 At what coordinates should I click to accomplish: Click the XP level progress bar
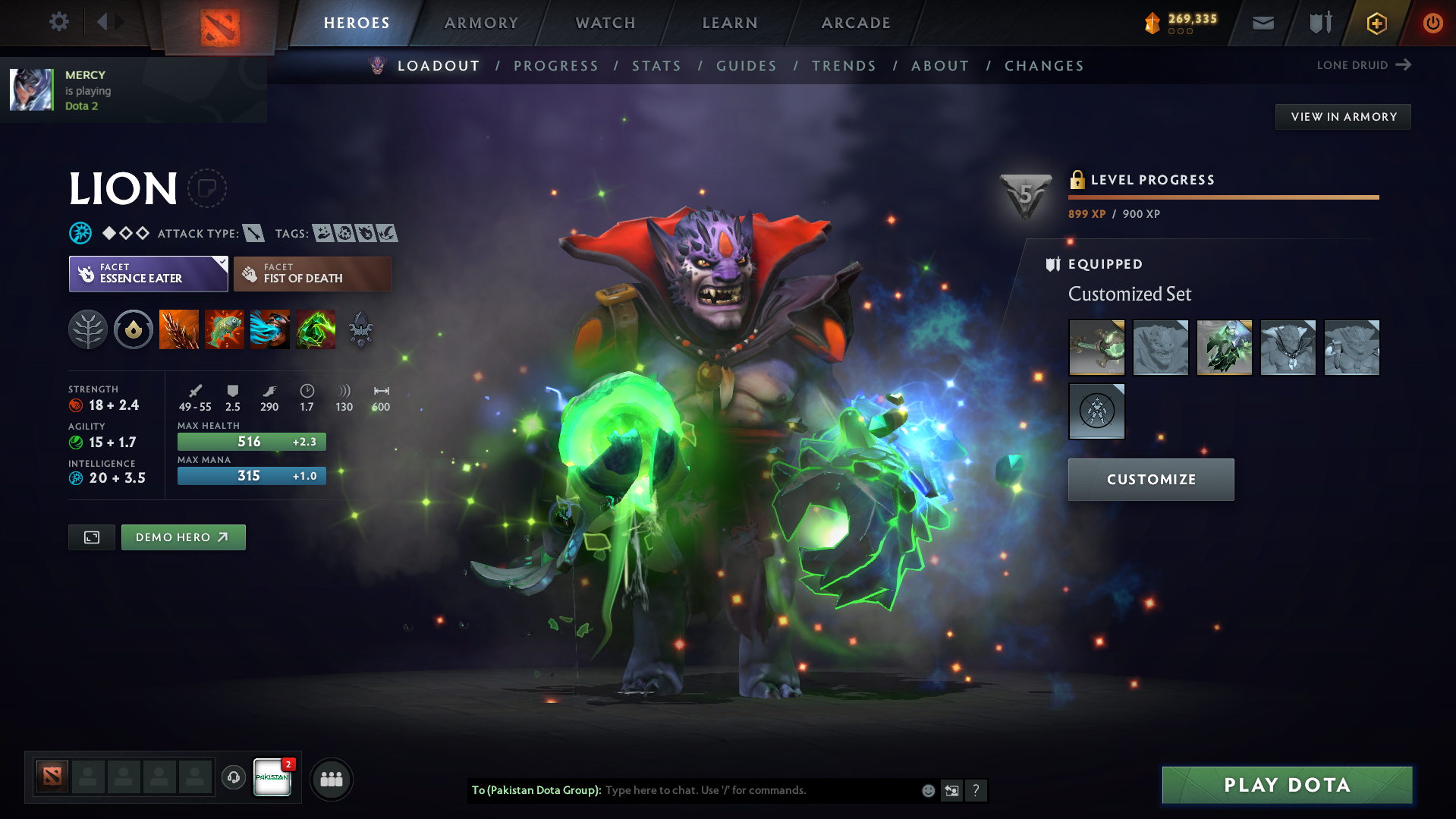[1222, 197]
